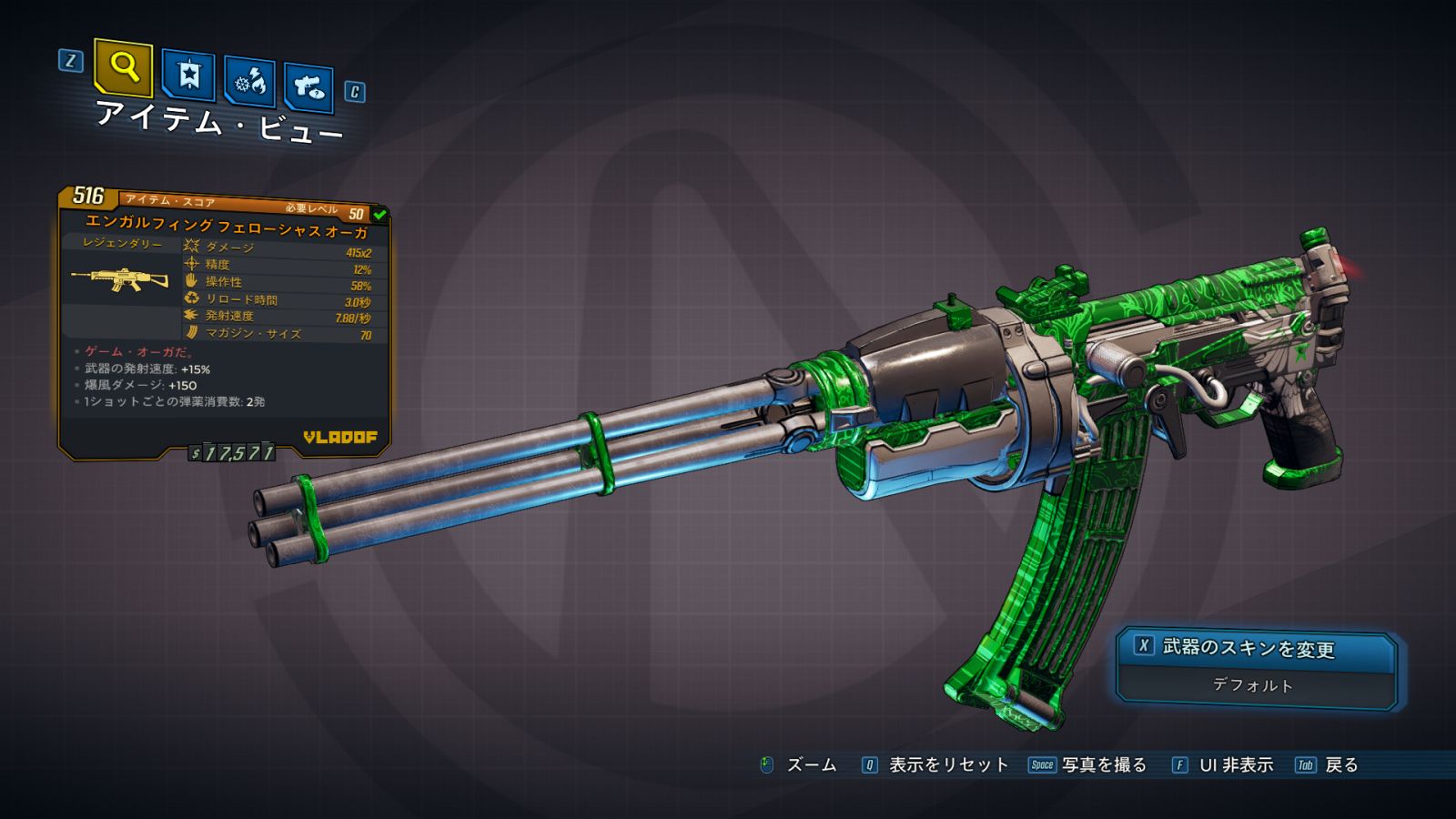Switch to the star banner tab
1456x819 pixels.
pos(188,75)
